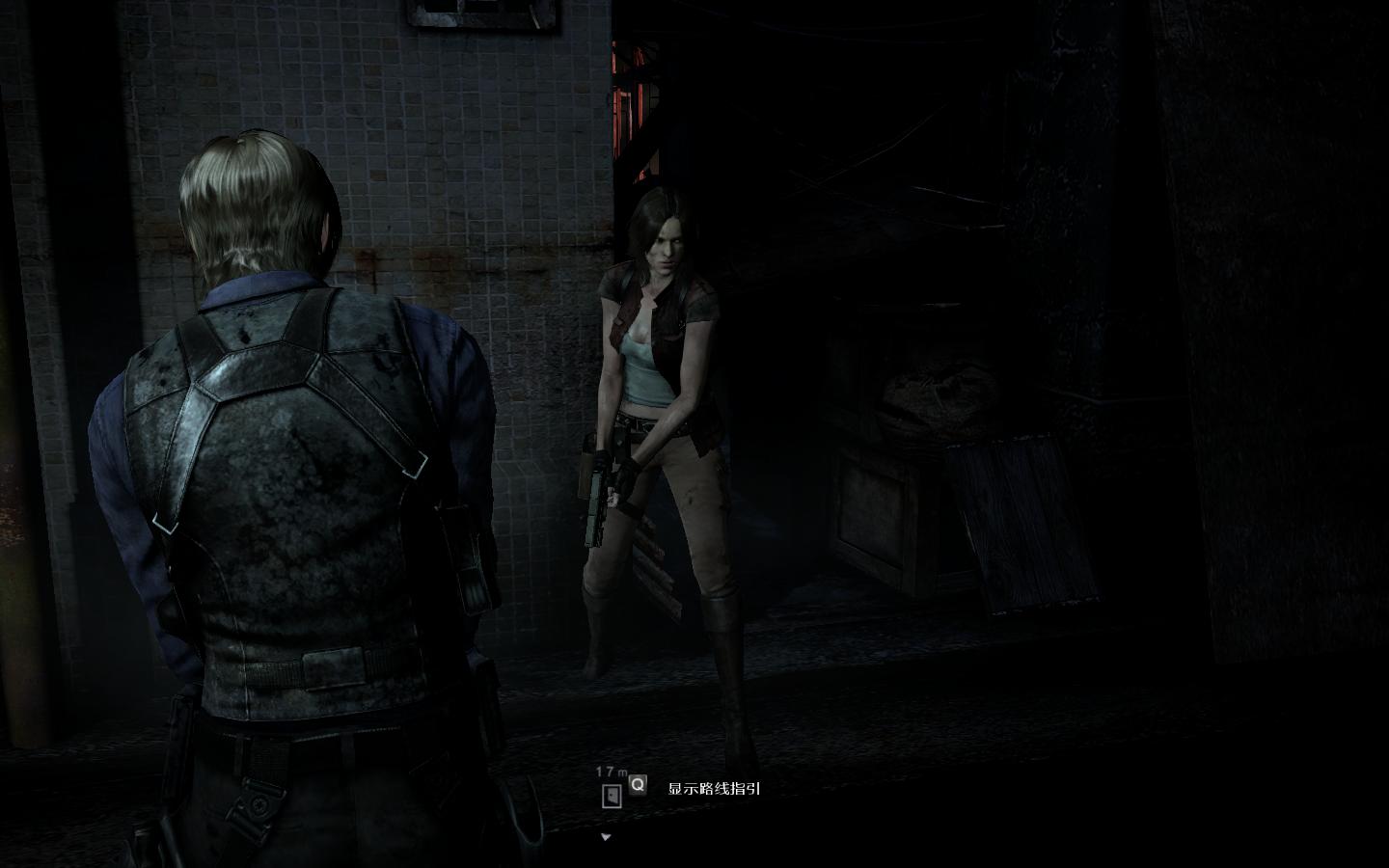
Task: Click the door objective marker icon
Action: pyautogui.click(x=611, y=796)
